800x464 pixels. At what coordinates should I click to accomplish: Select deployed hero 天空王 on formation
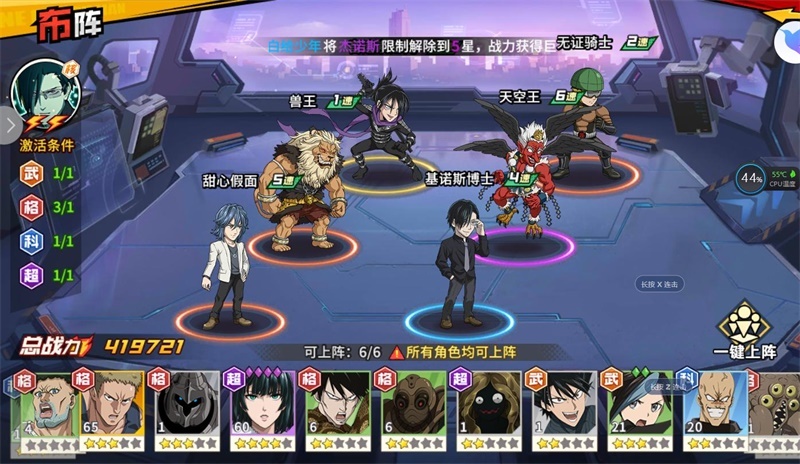[522, 175]
